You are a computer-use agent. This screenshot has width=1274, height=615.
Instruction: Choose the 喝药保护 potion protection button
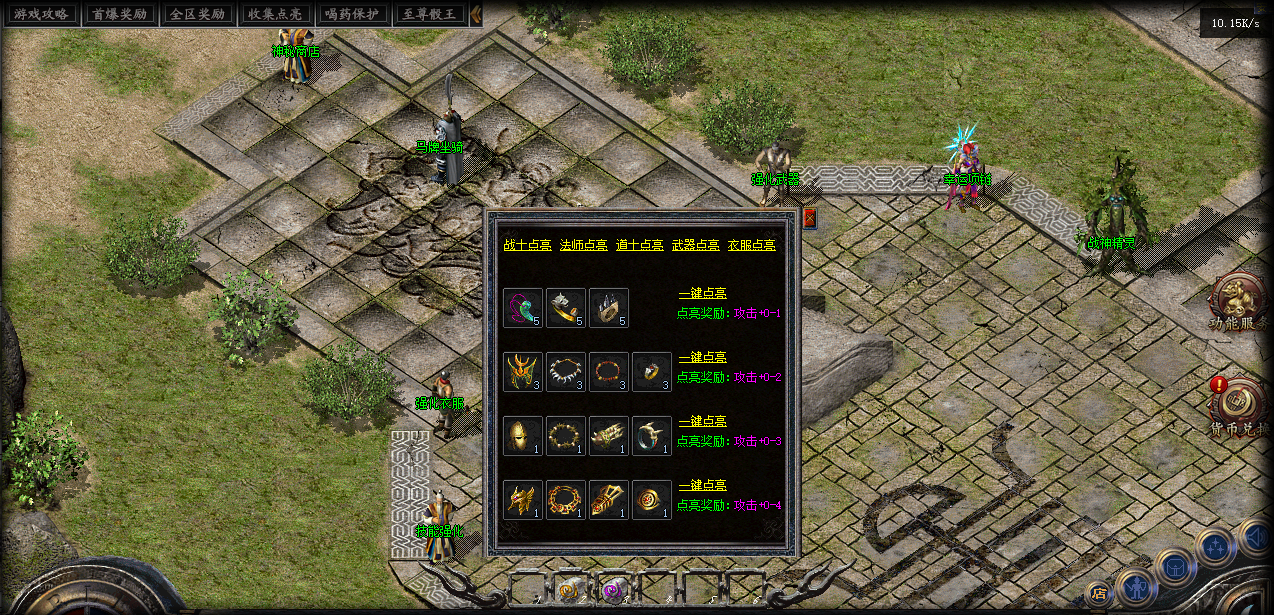click(x=351, y=15)
